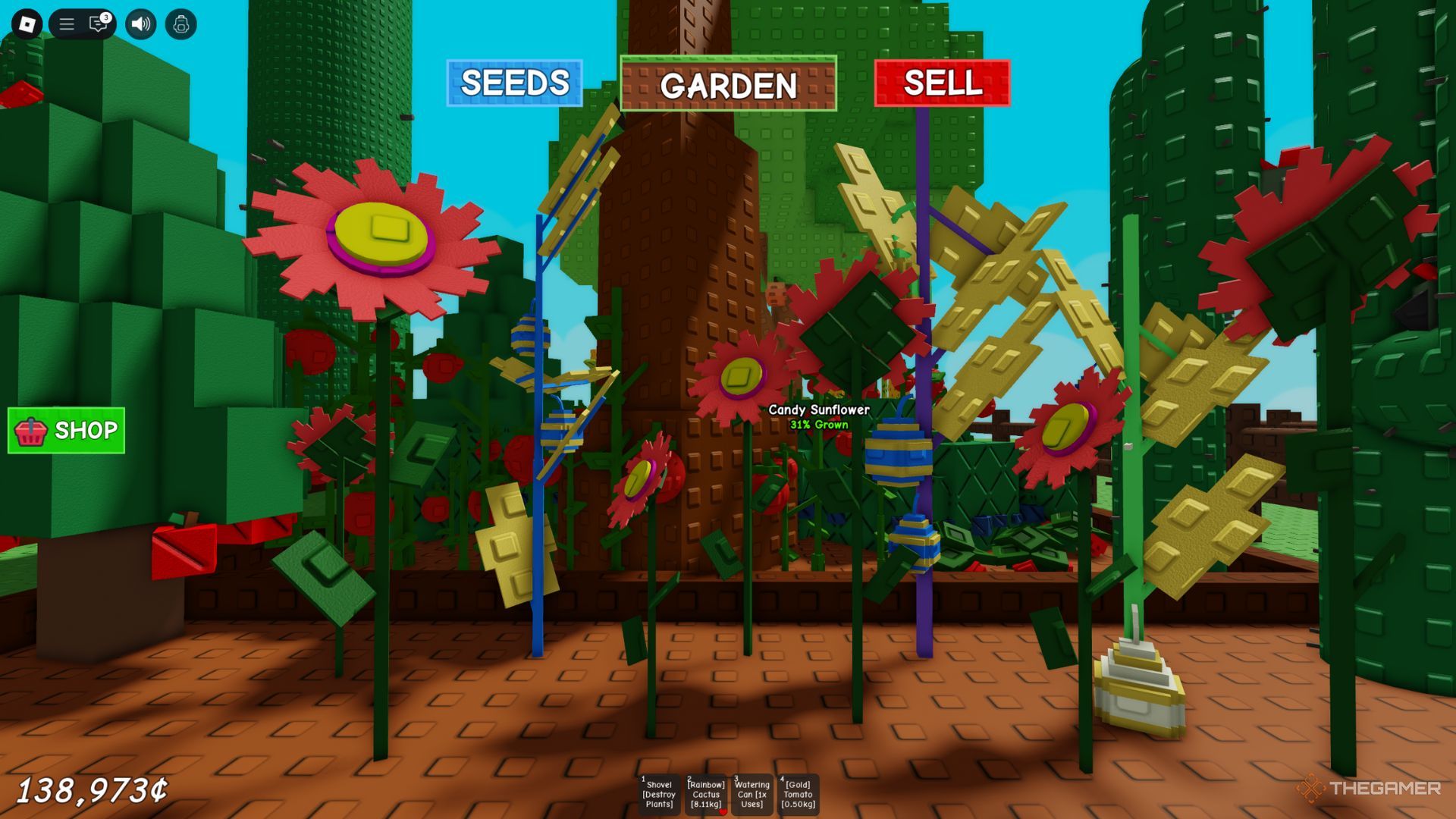
Task: Go to the Garden
Action: click(x=728, y=84)
